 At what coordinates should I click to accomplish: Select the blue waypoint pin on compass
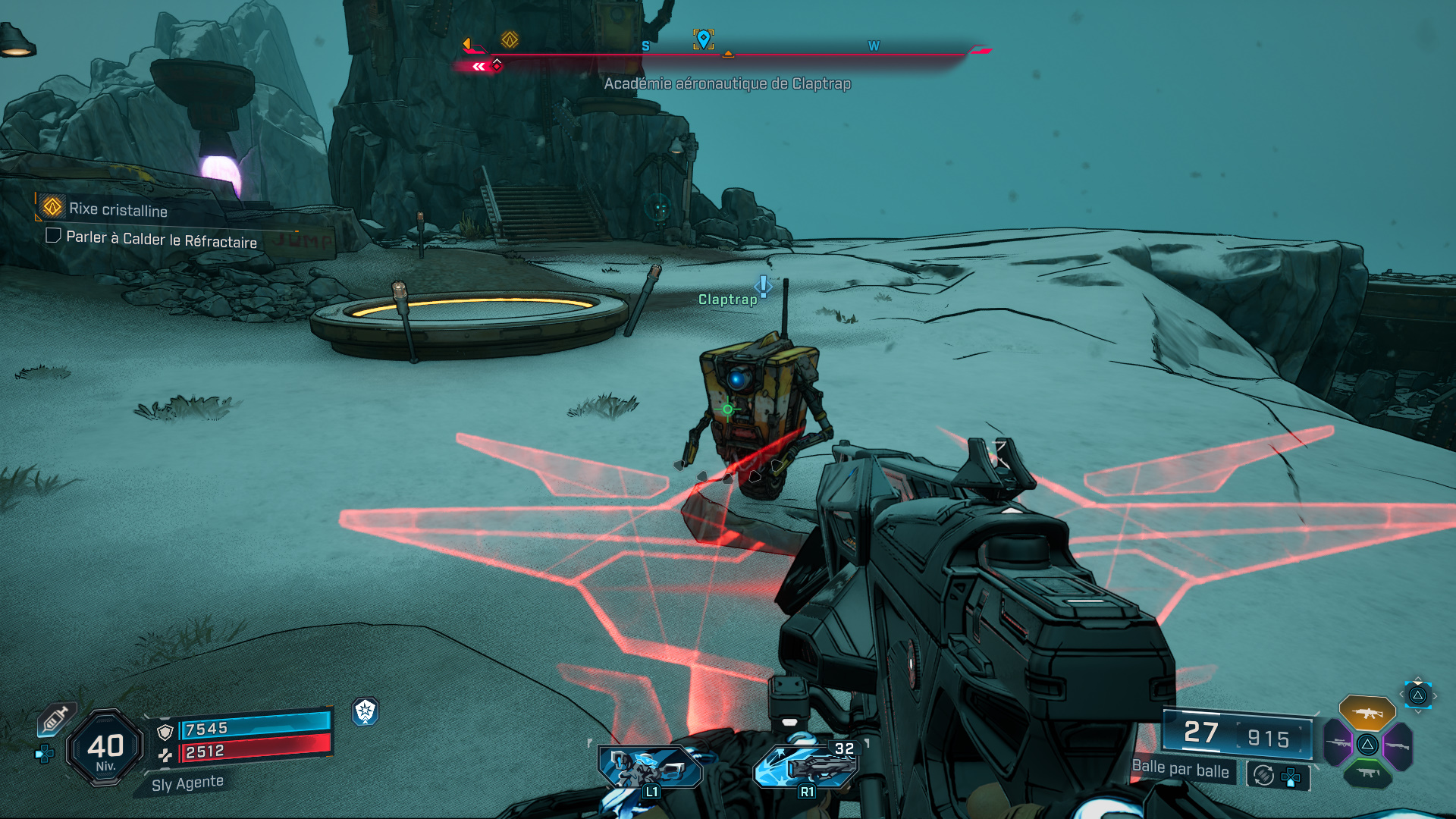click(x=704, y=38)
